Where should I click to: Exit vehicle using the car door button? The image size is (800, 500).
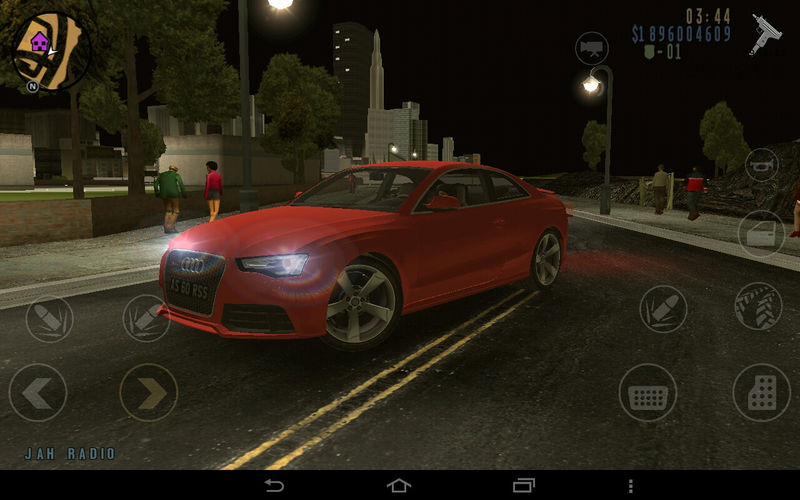(762, 233)
